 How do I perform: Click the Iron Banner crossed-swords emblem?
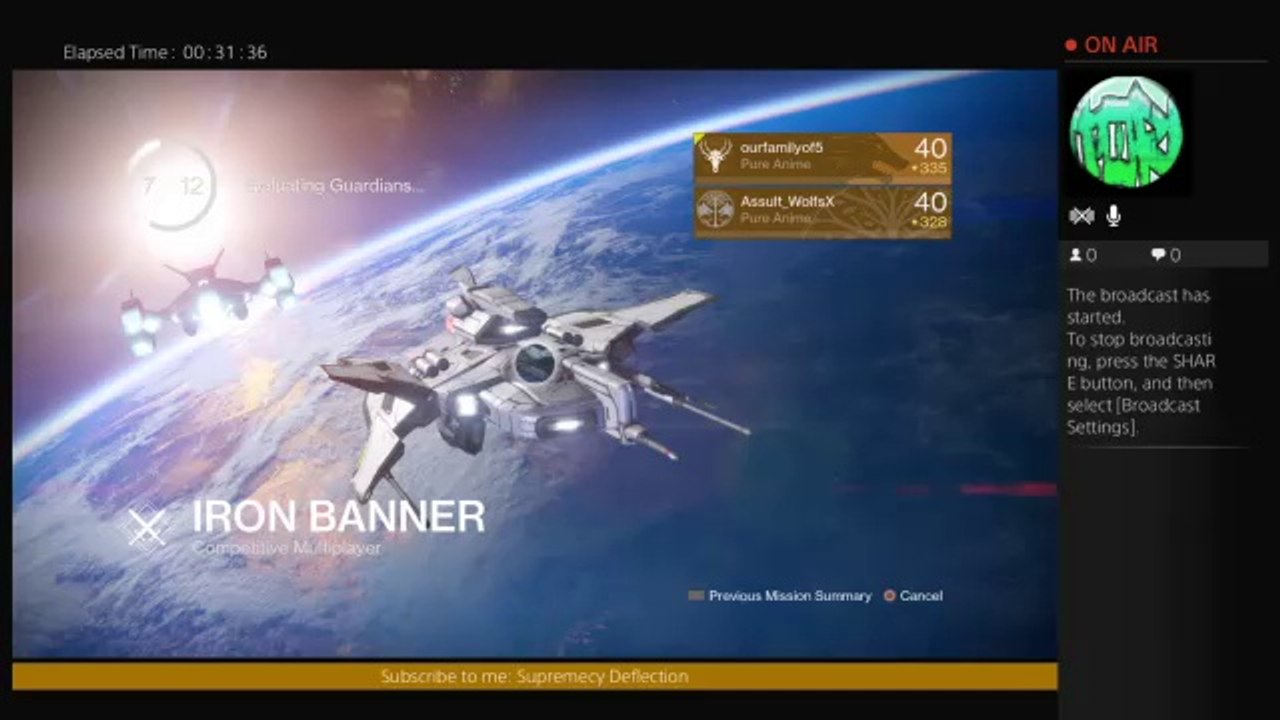coord(148,527)
